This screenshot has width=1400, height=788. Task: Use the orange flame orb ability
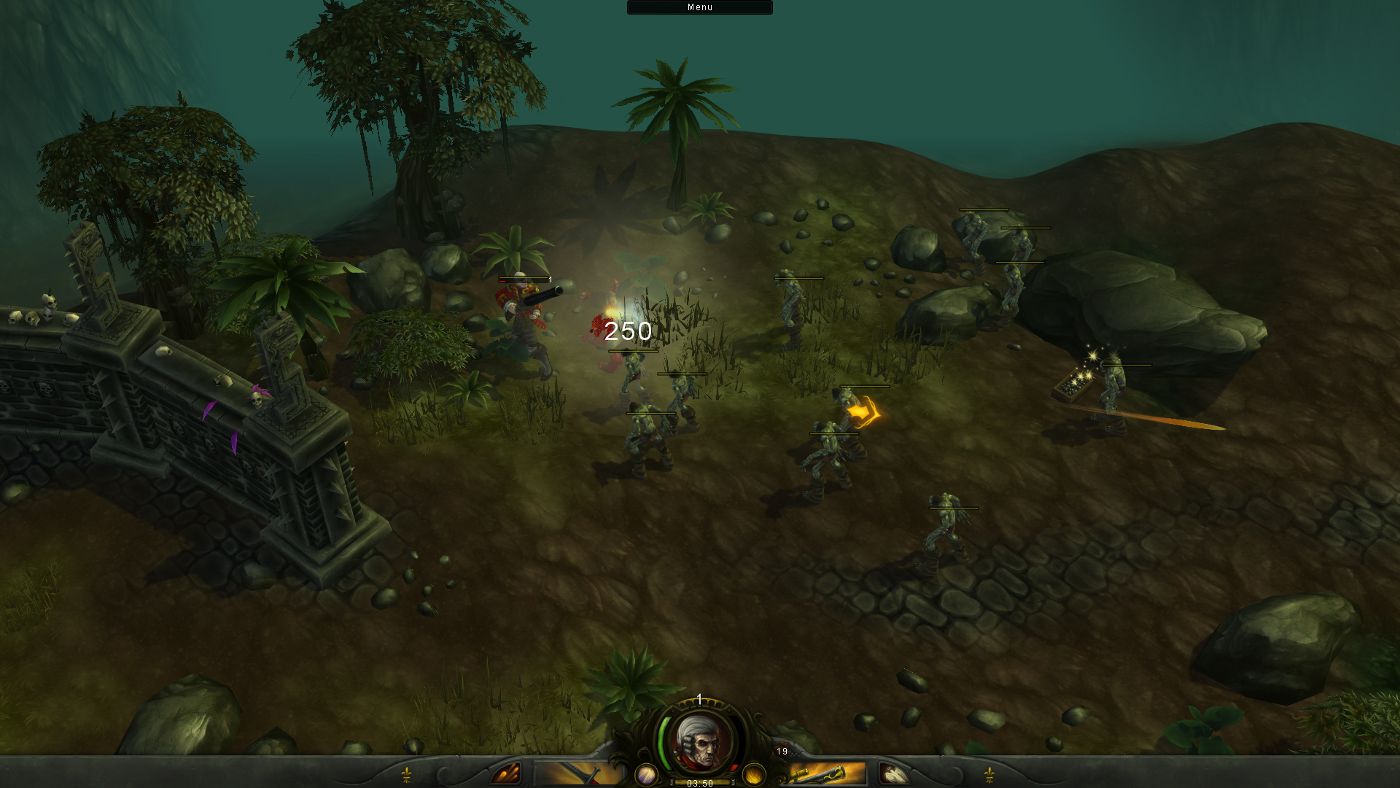754,774
